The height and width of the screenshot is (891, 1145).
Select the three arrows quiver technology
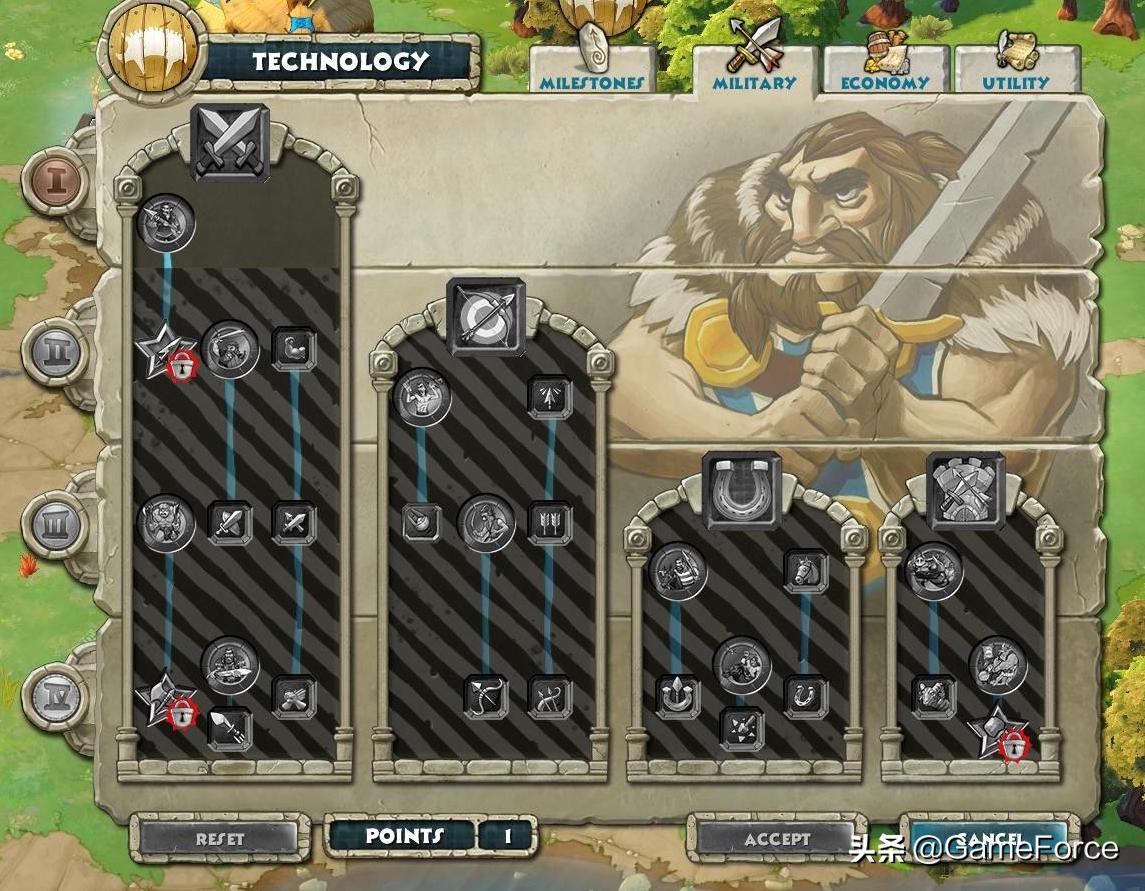pyautogui.click(x=549, y=523)
